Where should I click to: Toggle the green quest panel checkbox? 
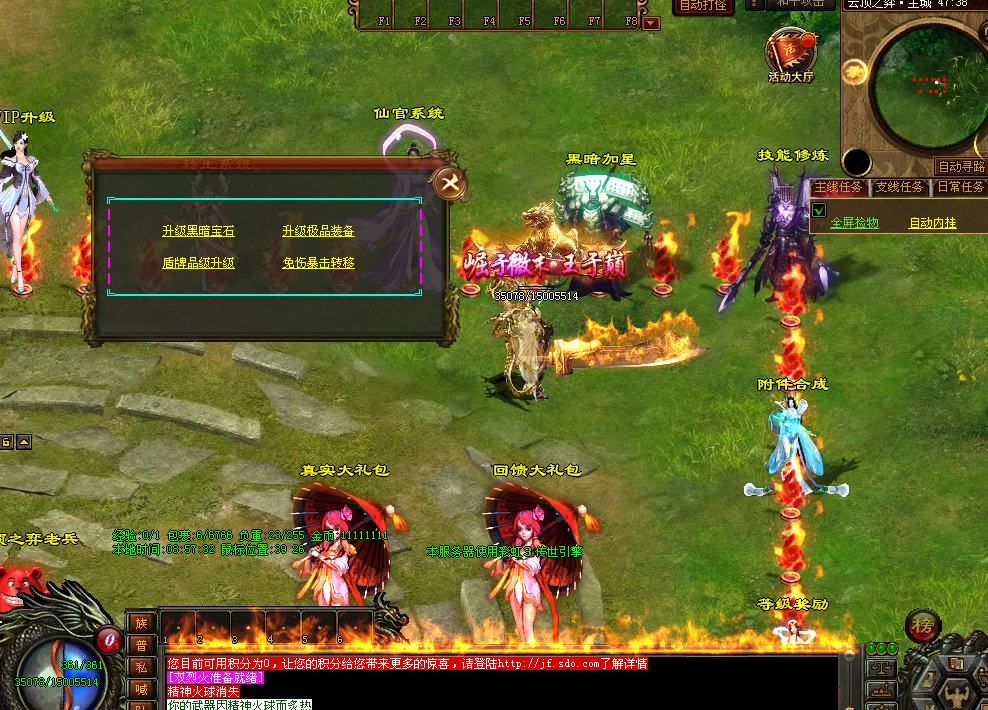click(x=818, y=210)
